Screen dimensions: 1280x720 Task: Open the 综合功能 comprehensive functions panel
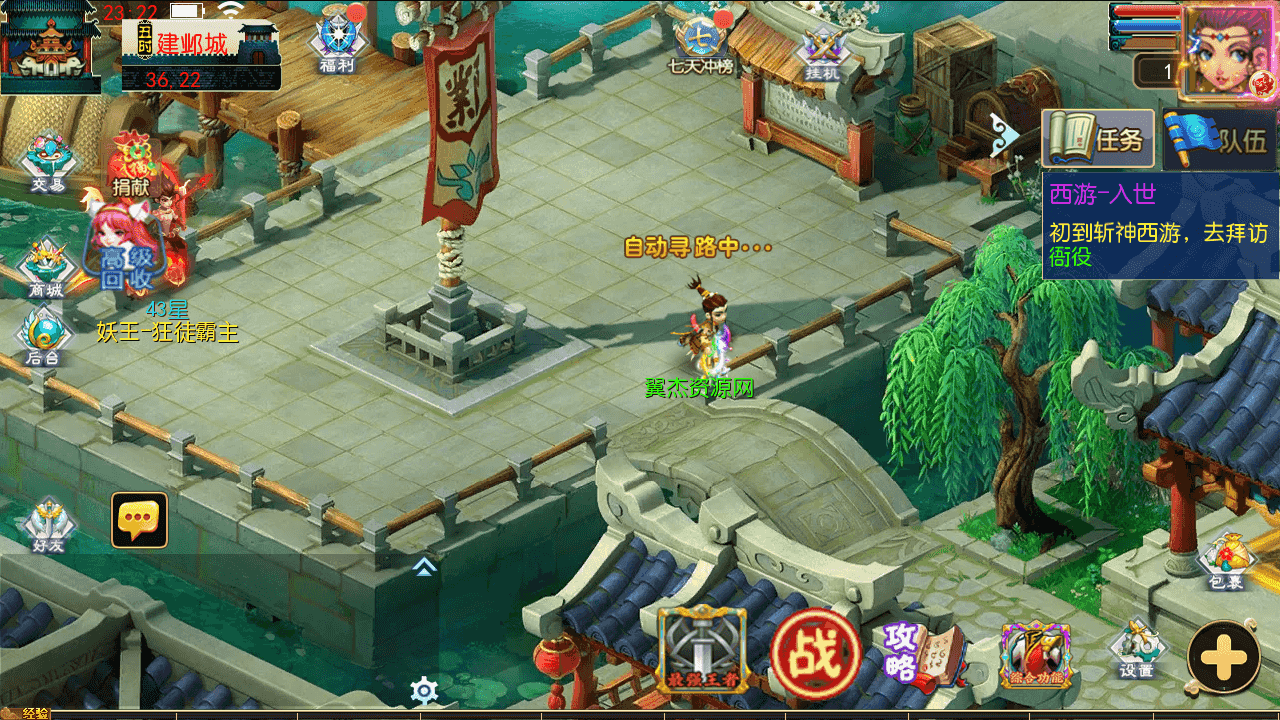click(x=1035, y=655)
